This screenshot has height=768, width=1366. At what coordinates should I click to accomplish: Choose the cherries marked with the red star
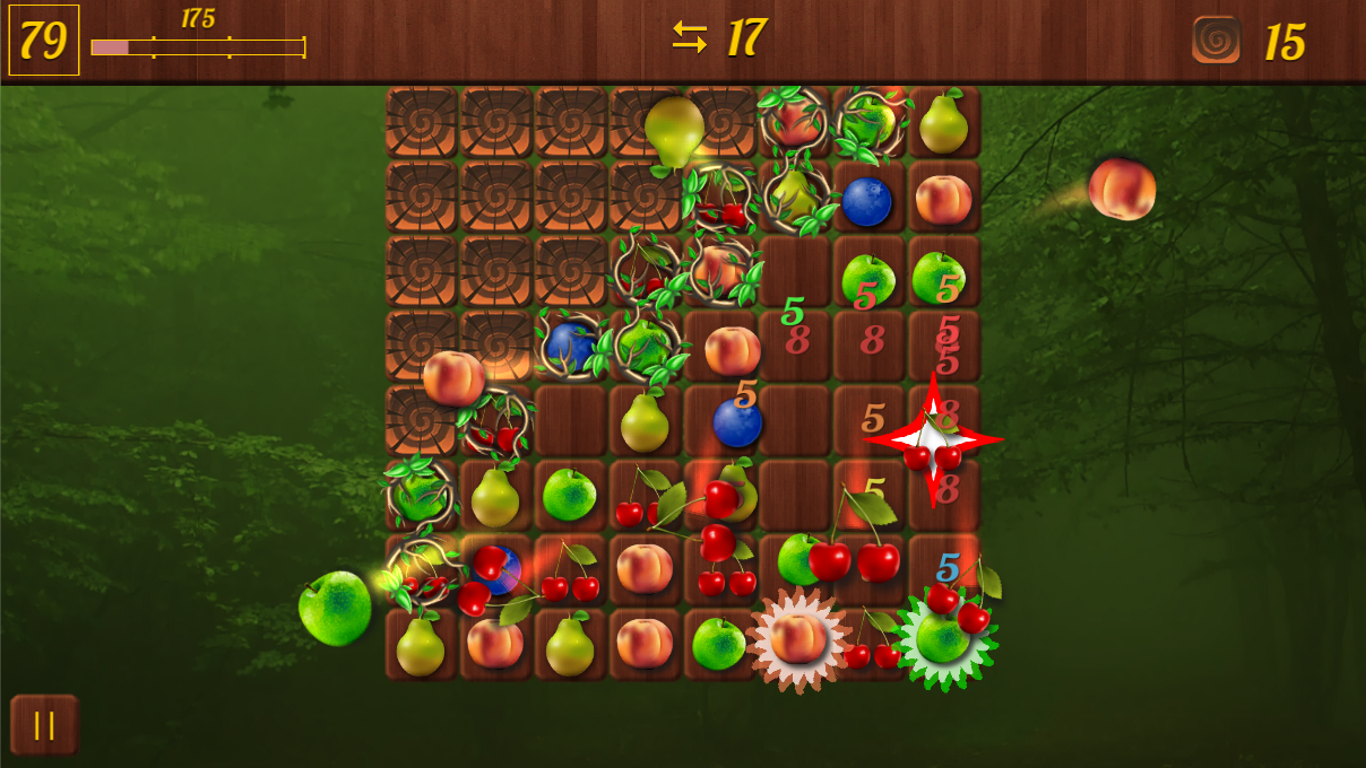tap(933, 441)
